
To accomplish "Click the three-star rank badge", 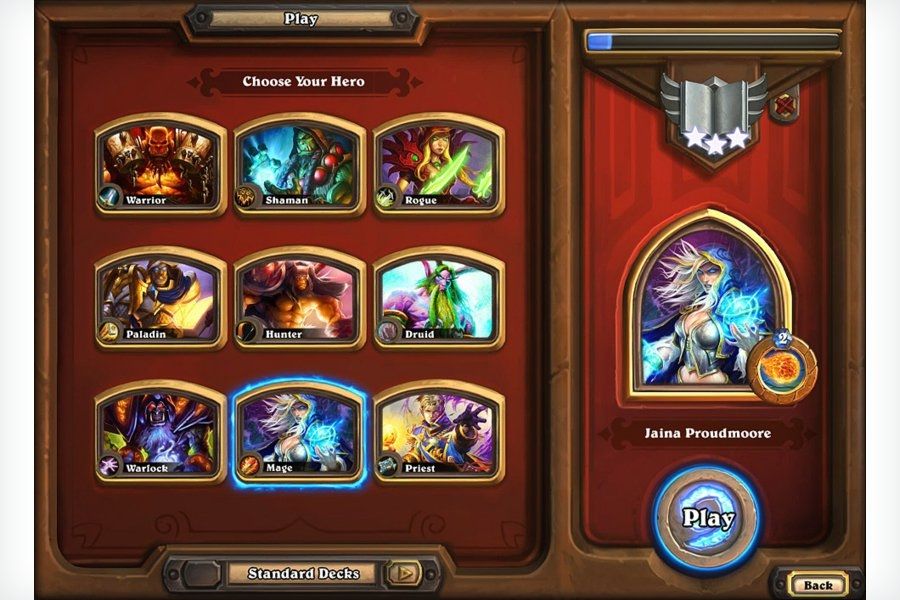I will point(713,112).
